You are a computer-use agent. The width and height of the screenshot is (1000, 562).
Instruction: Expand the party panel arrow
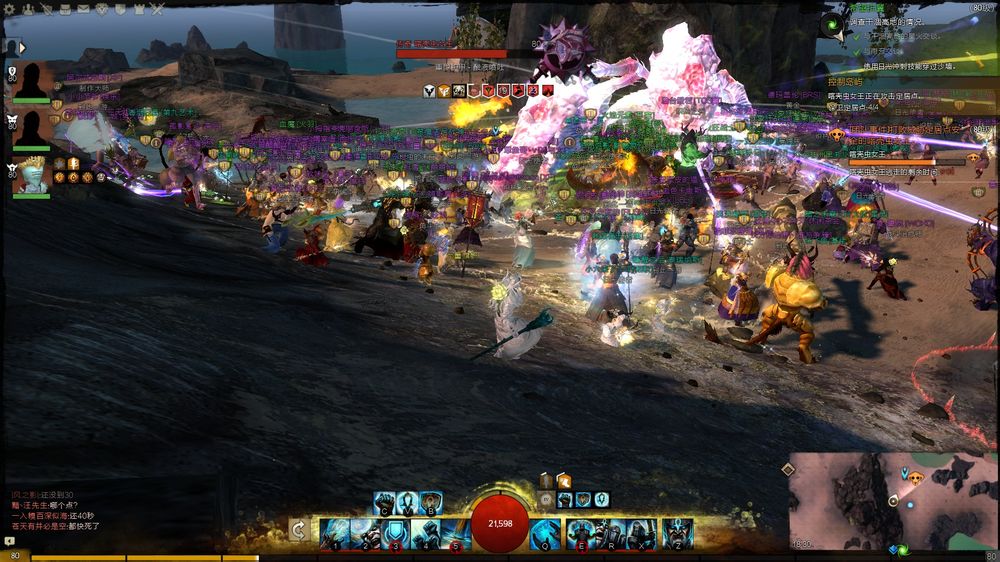tap(22, 47)
